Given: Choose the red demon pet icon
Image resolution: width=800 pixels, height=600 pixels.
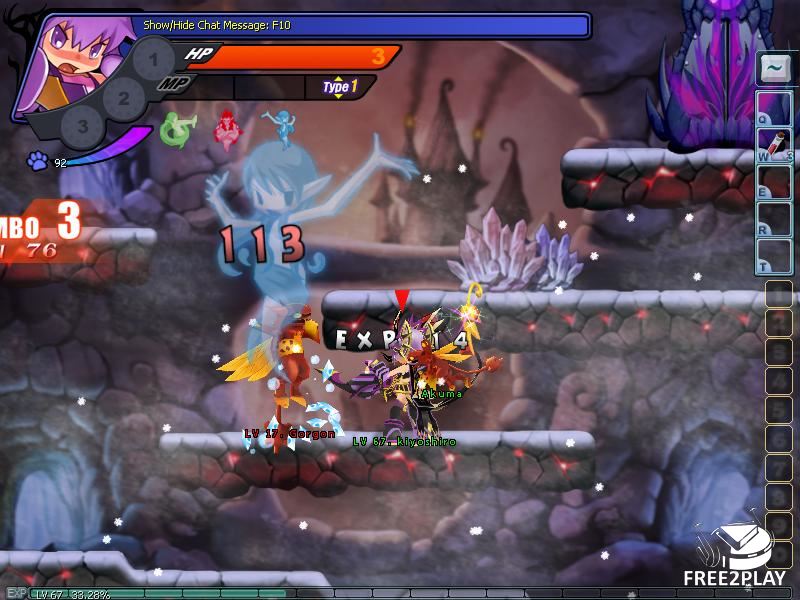Looking at the screenshot, I should [x=229, y=127].
